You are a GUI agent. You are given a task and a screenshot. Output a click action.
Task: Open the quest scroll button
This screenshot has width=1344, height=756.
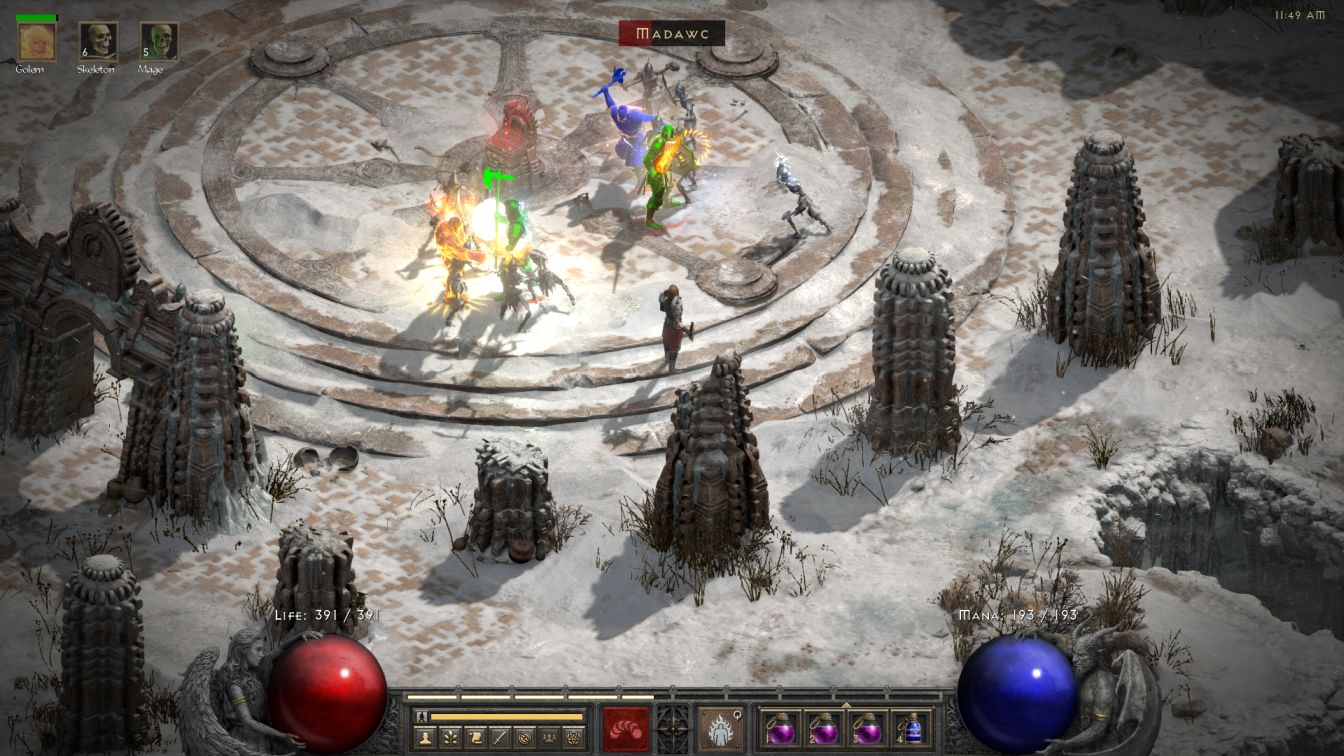tap(475, 738)
